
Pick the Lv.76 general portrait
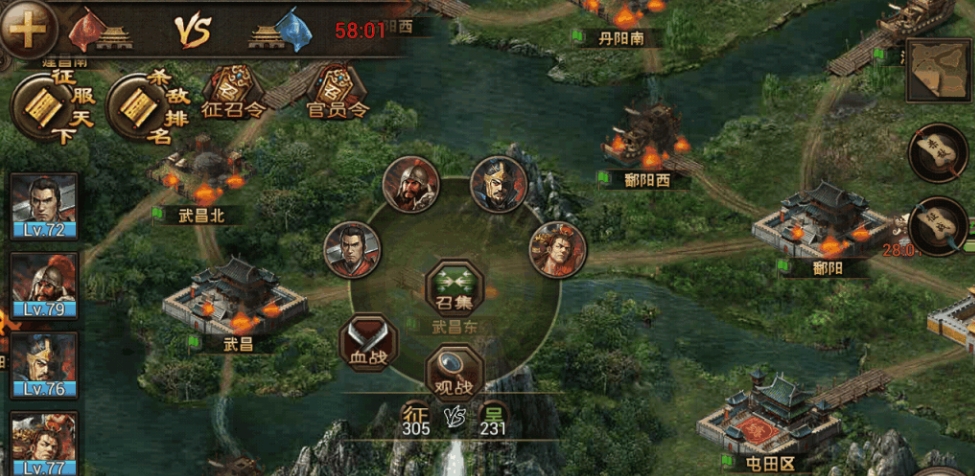pos(43,365)
